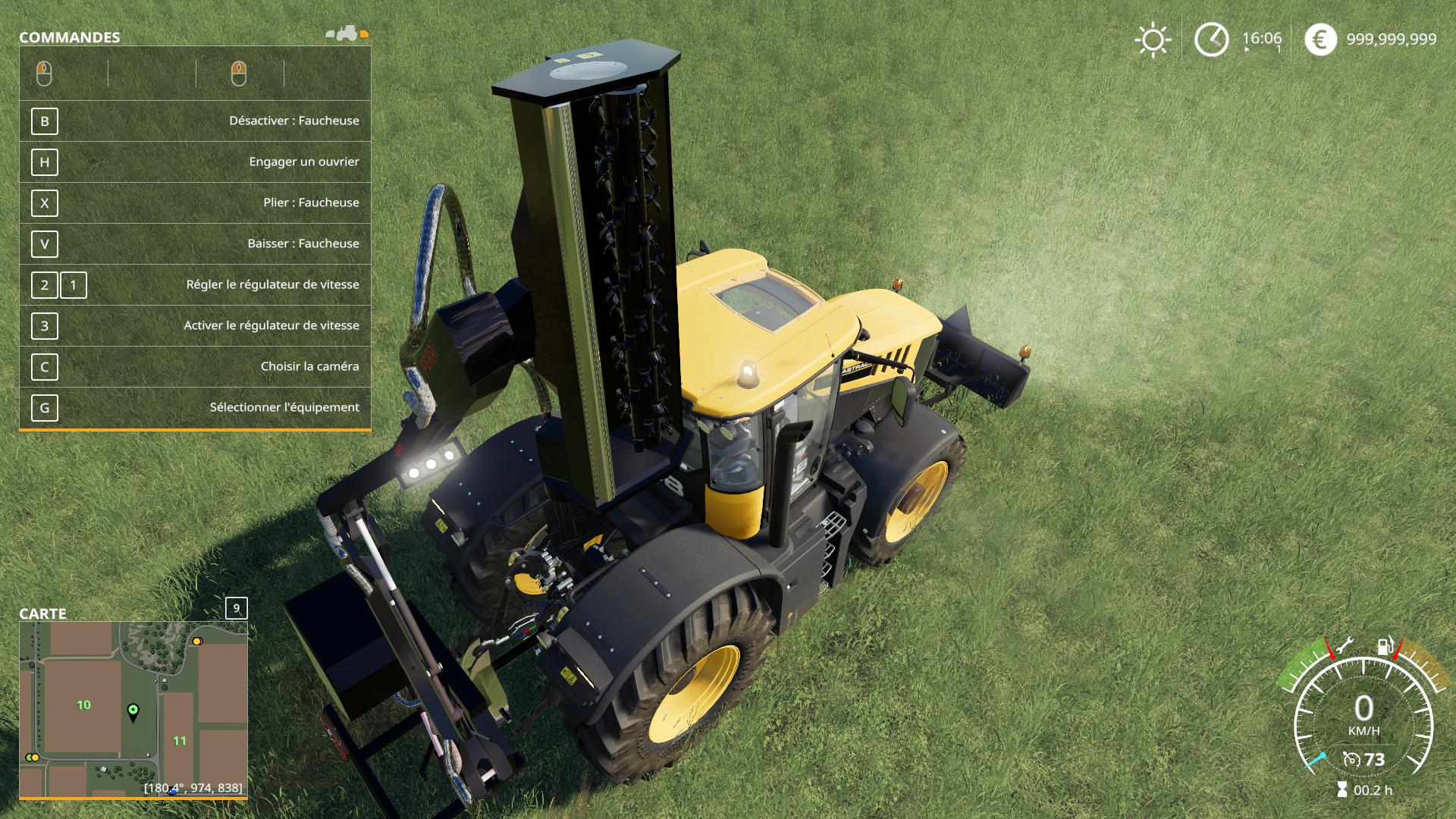The image size is (1456, 819).
Task: Click the fuel pump gauge icon
Action: point(1385,647)
